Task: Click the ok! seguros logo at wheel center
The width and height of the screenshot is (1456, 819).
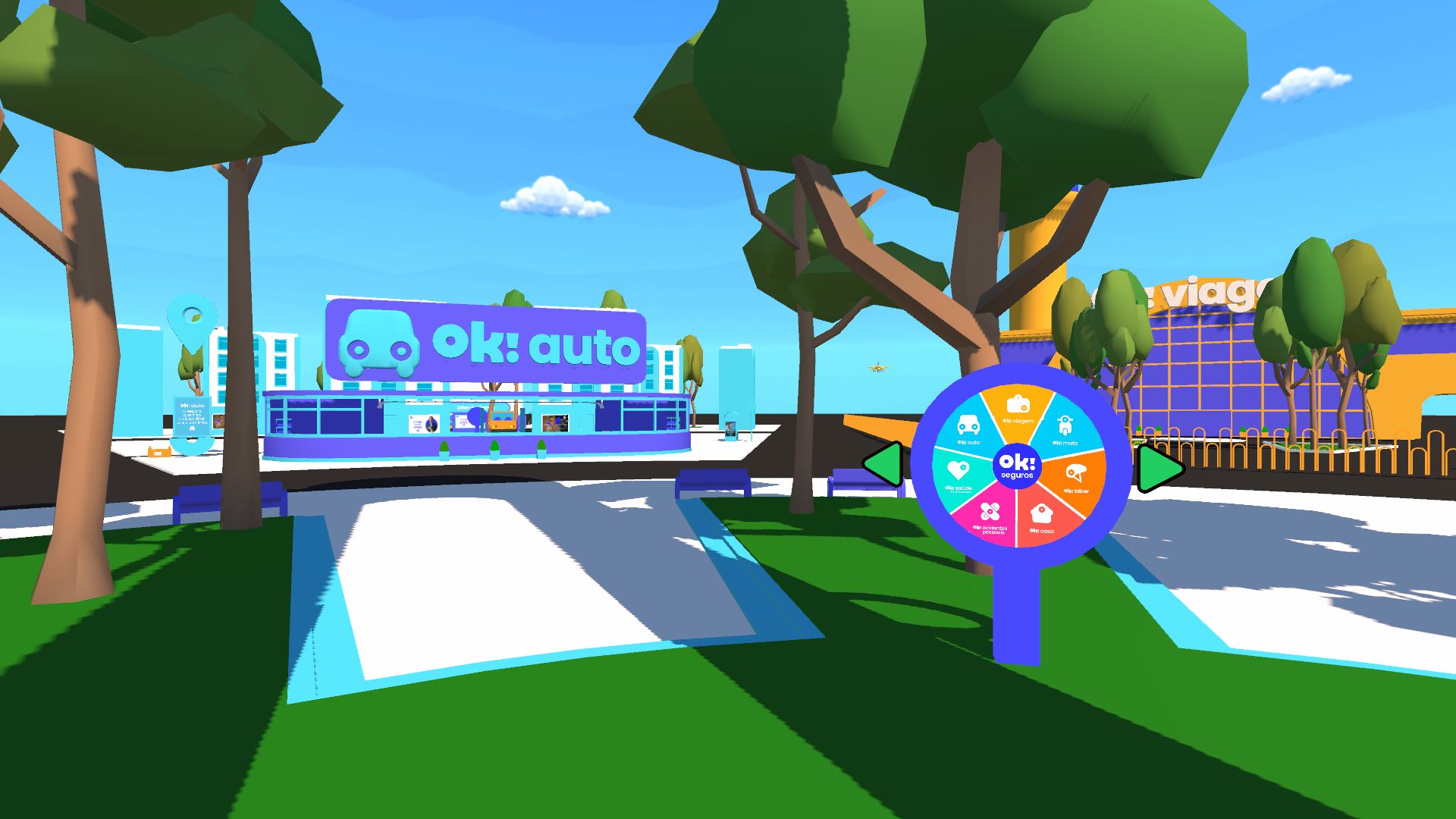Action: coord(1018,467)
